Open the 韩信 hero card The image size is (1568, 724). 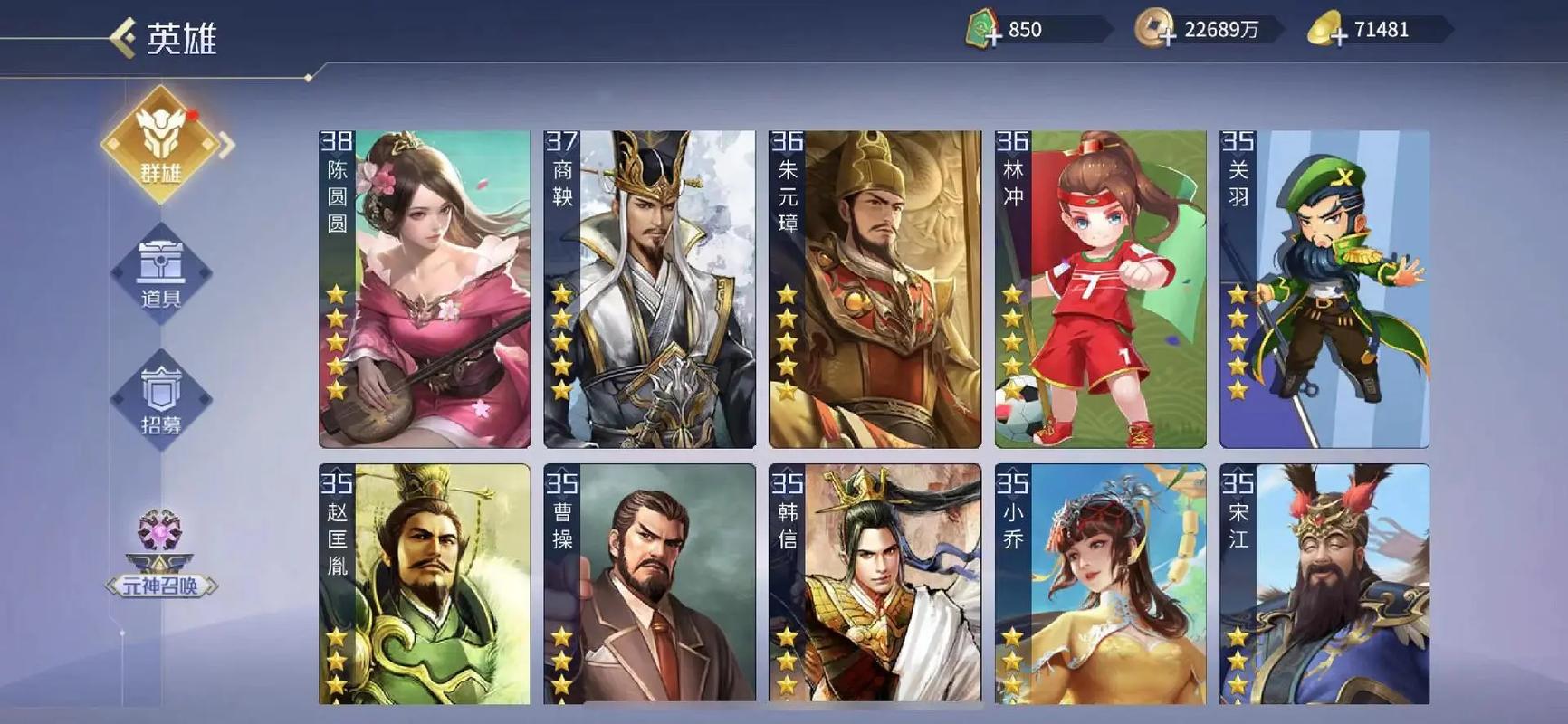pyautogui.click(x=875, y=584)
